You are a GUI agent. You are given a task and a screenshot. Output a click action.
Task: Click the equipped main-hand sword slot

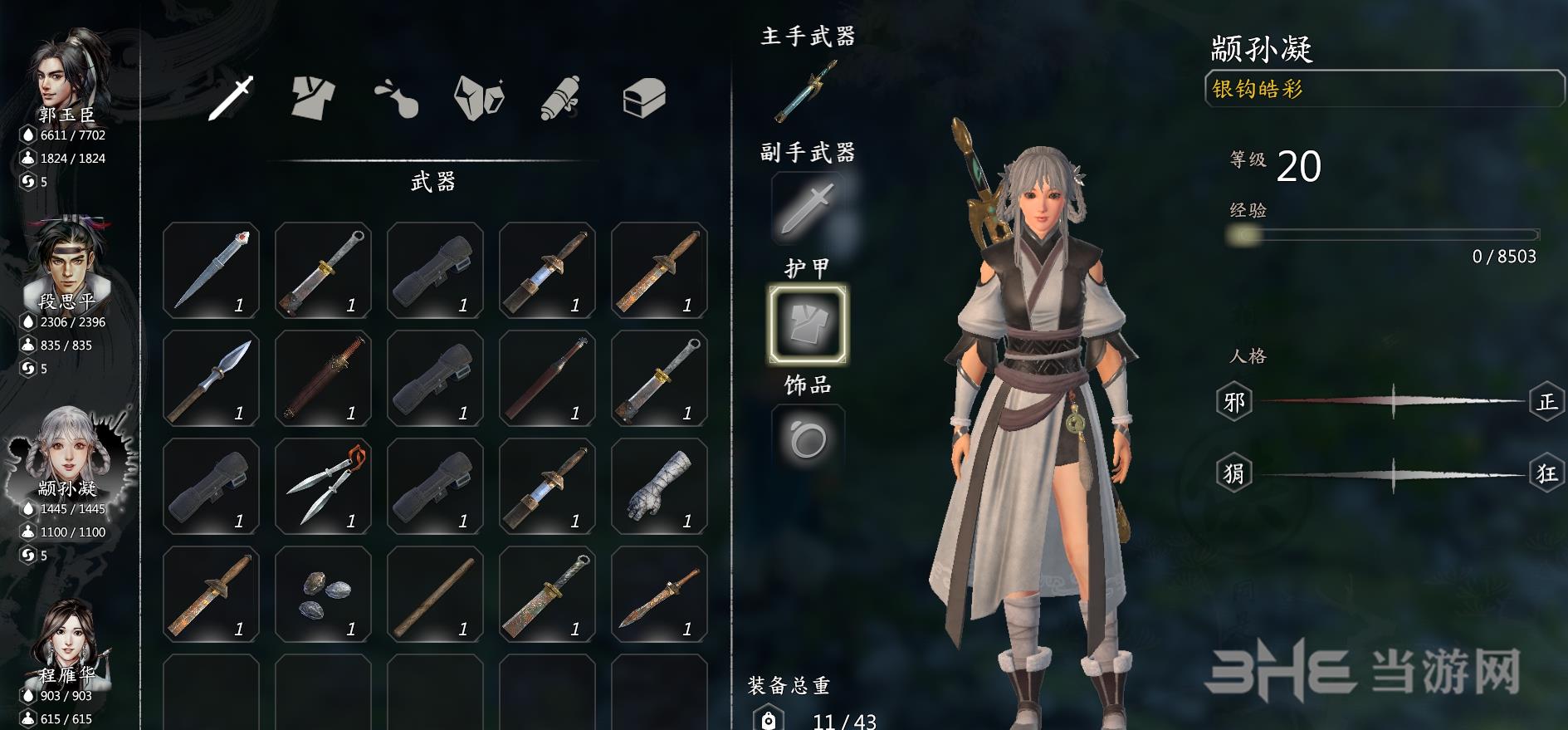point(807,93)
